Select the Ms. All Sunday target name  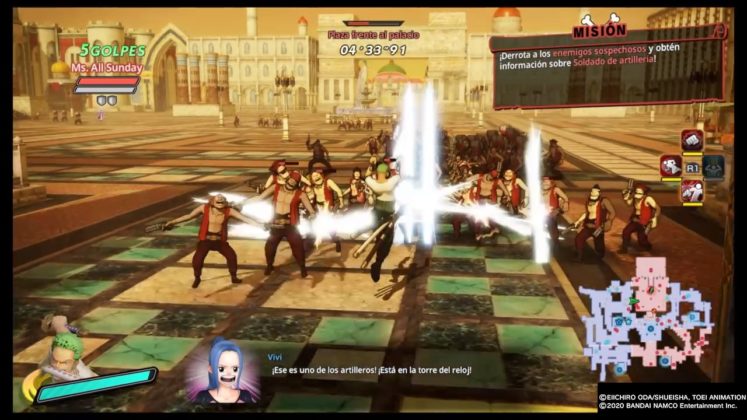click(x=110, y=68)
